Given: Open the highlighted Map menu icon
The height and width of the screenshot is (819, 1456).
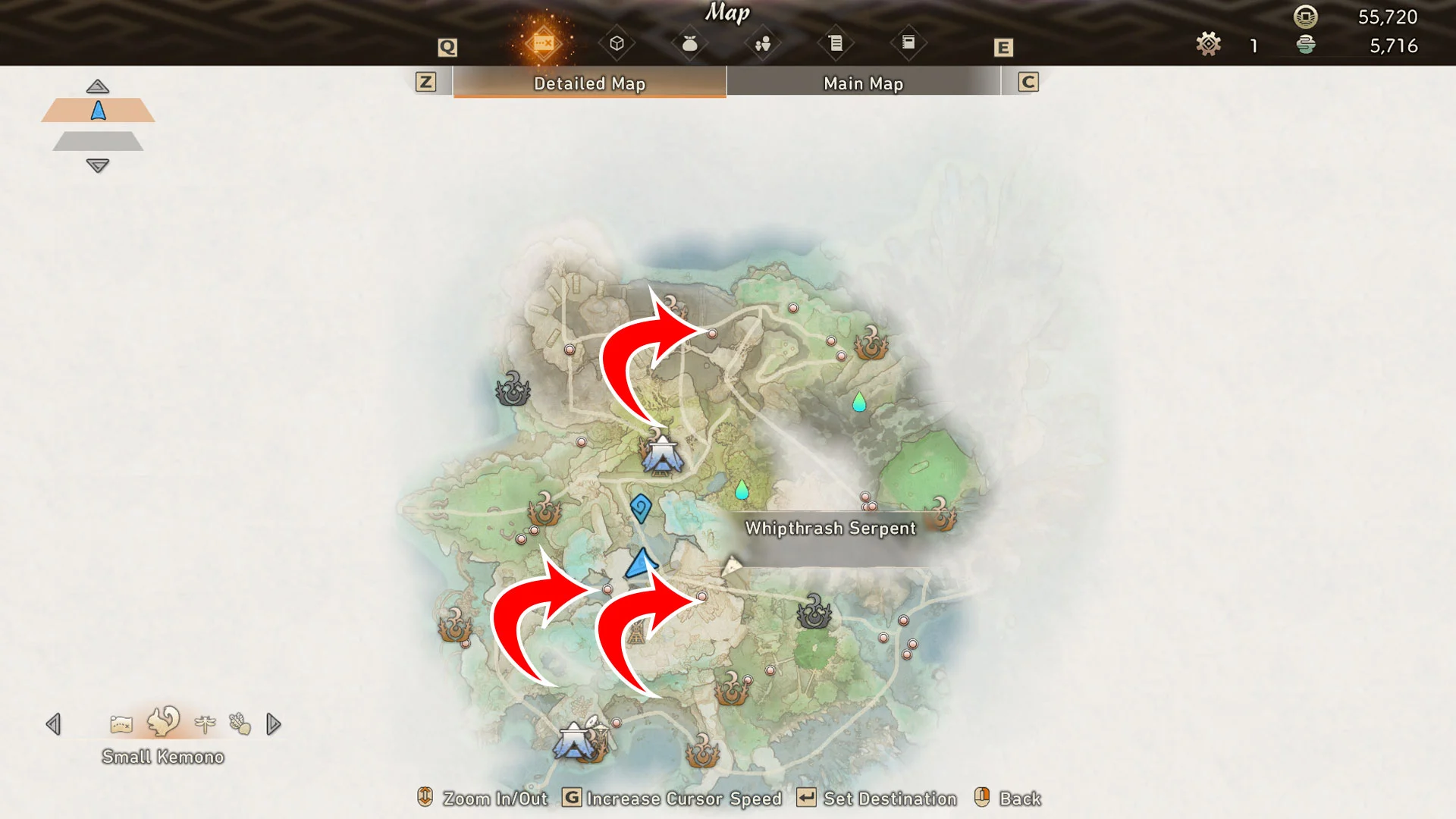Looking at the screenshot, I should (543, 43).
